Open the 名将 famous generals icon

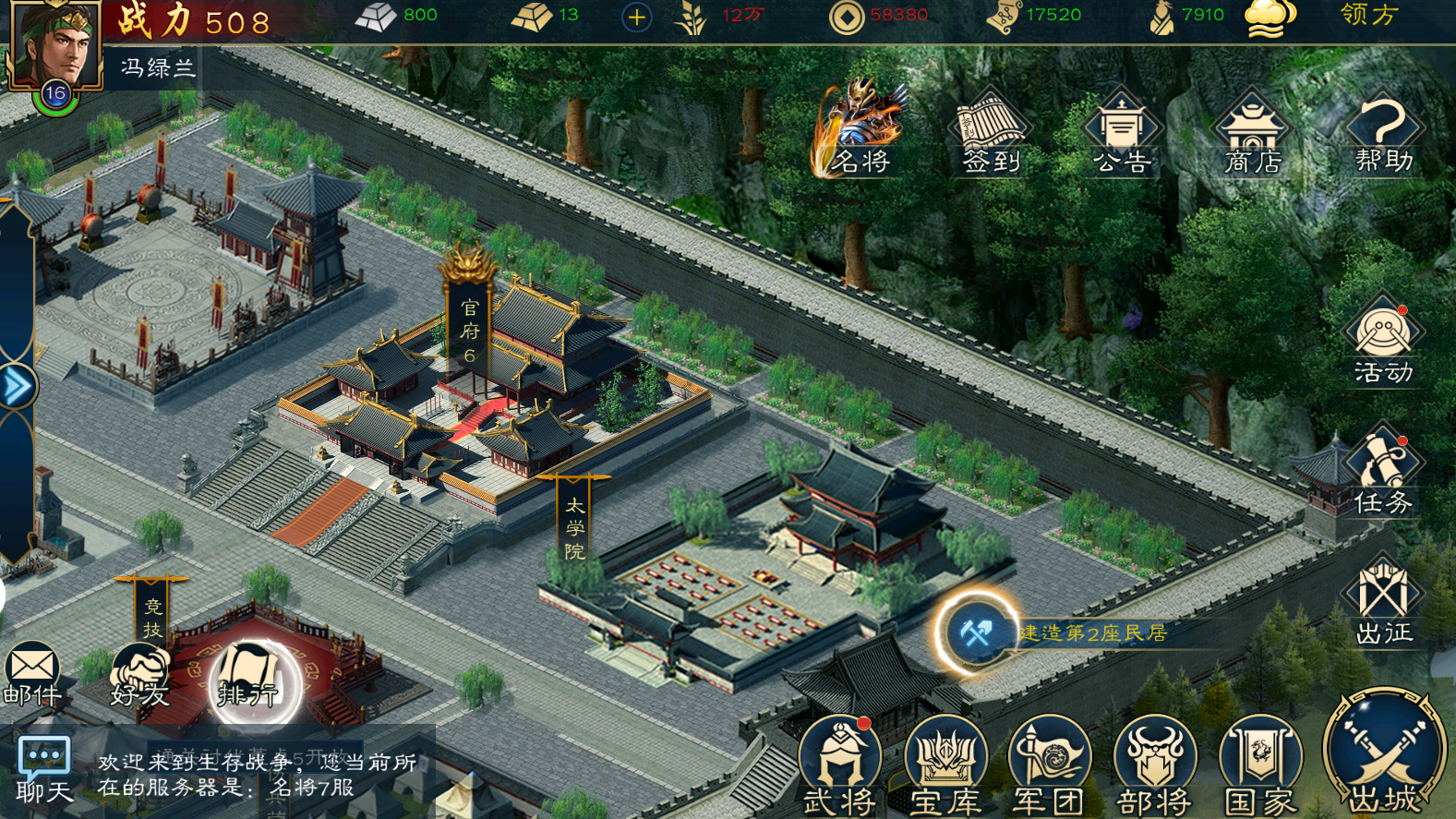tap(860, 130)
